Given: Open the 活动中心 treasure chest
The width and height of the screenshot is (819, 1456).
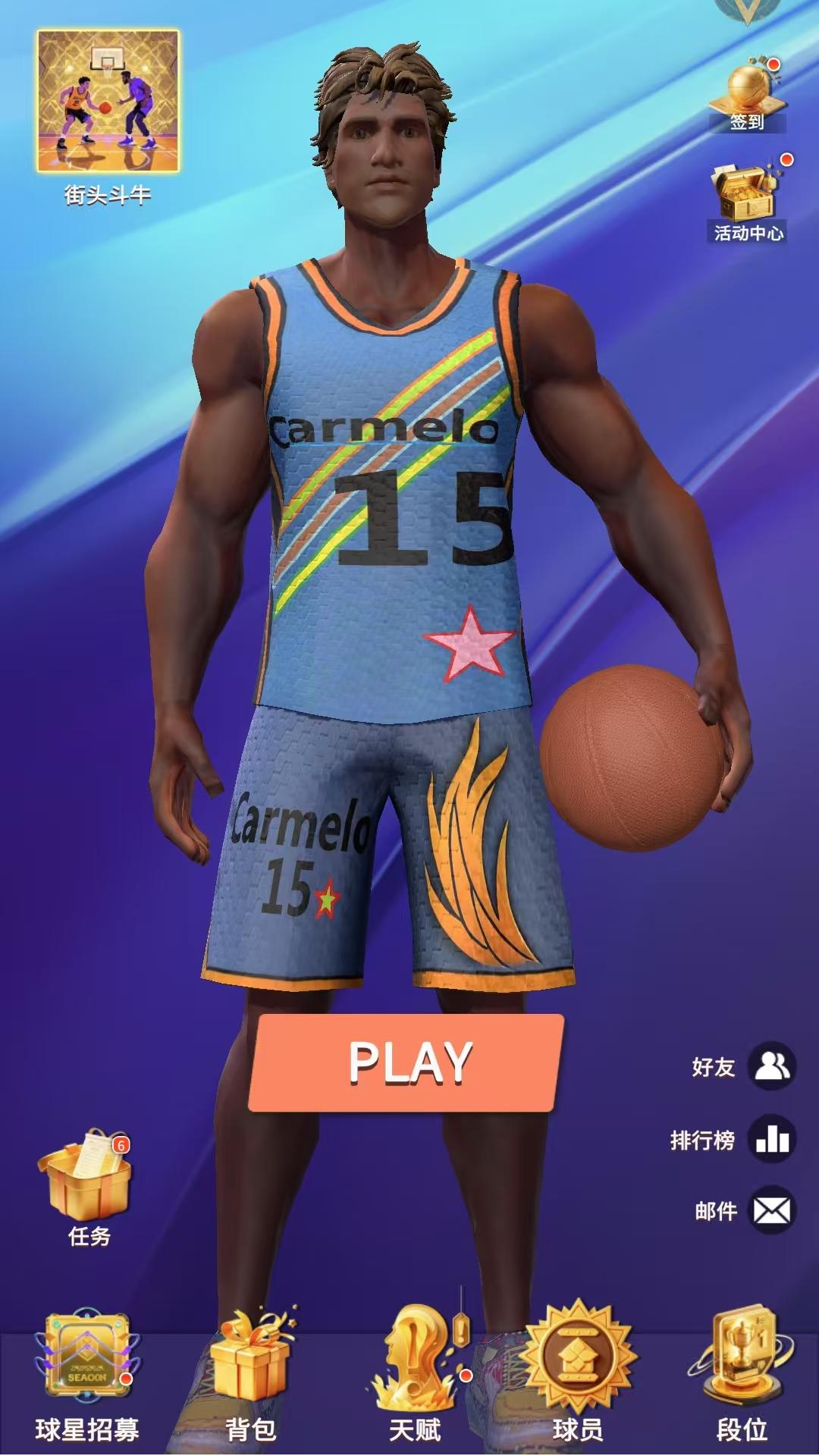Looking at the screenshot, I should [x=747, y=197].
